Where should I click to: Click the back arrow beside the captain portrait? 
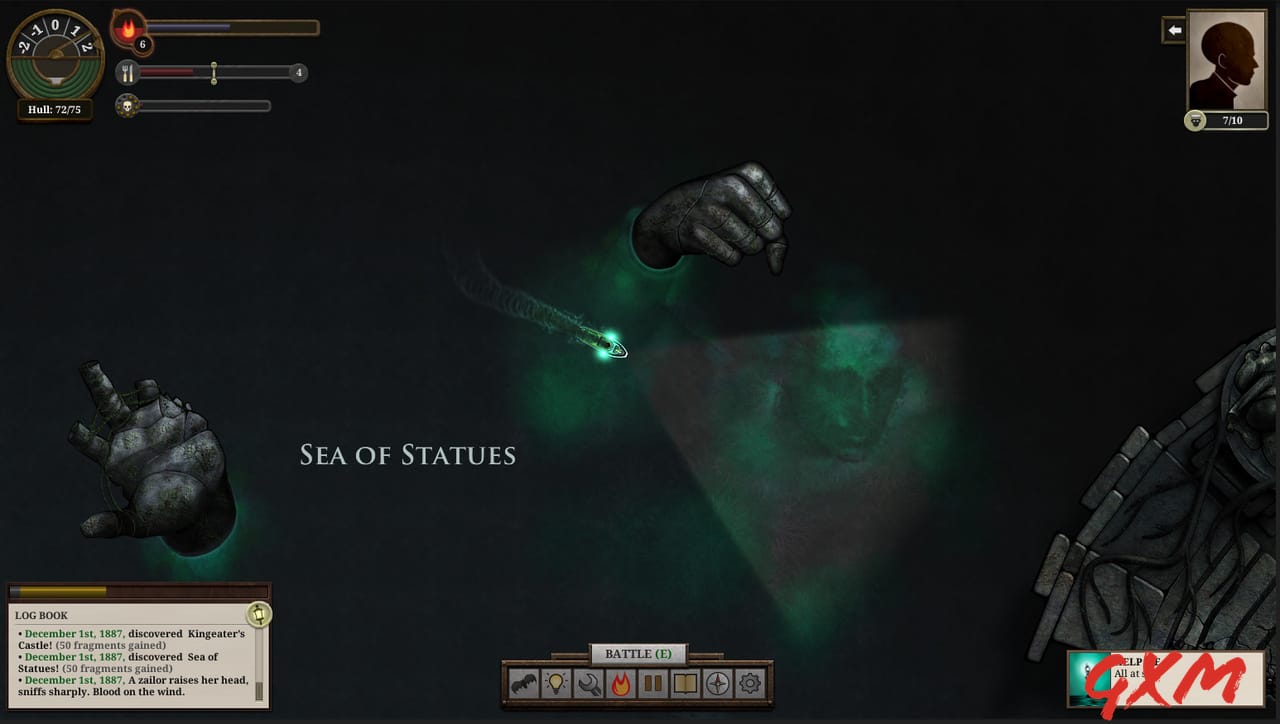pos(1172,30)
